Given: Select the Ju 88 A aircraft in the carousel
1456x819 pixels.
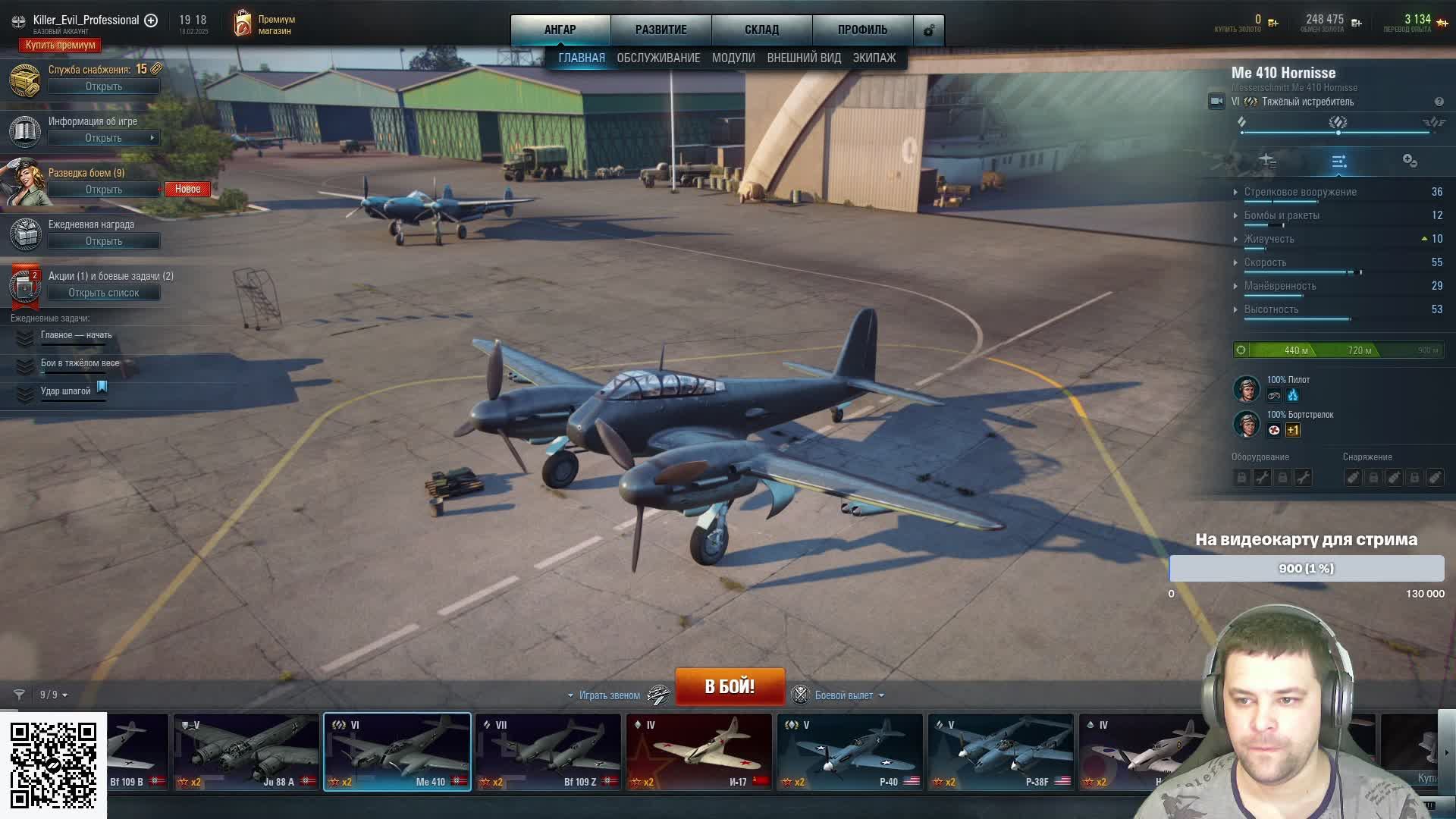Looking at the screenshot, I should pyautogui.click(x=246, y=752).
